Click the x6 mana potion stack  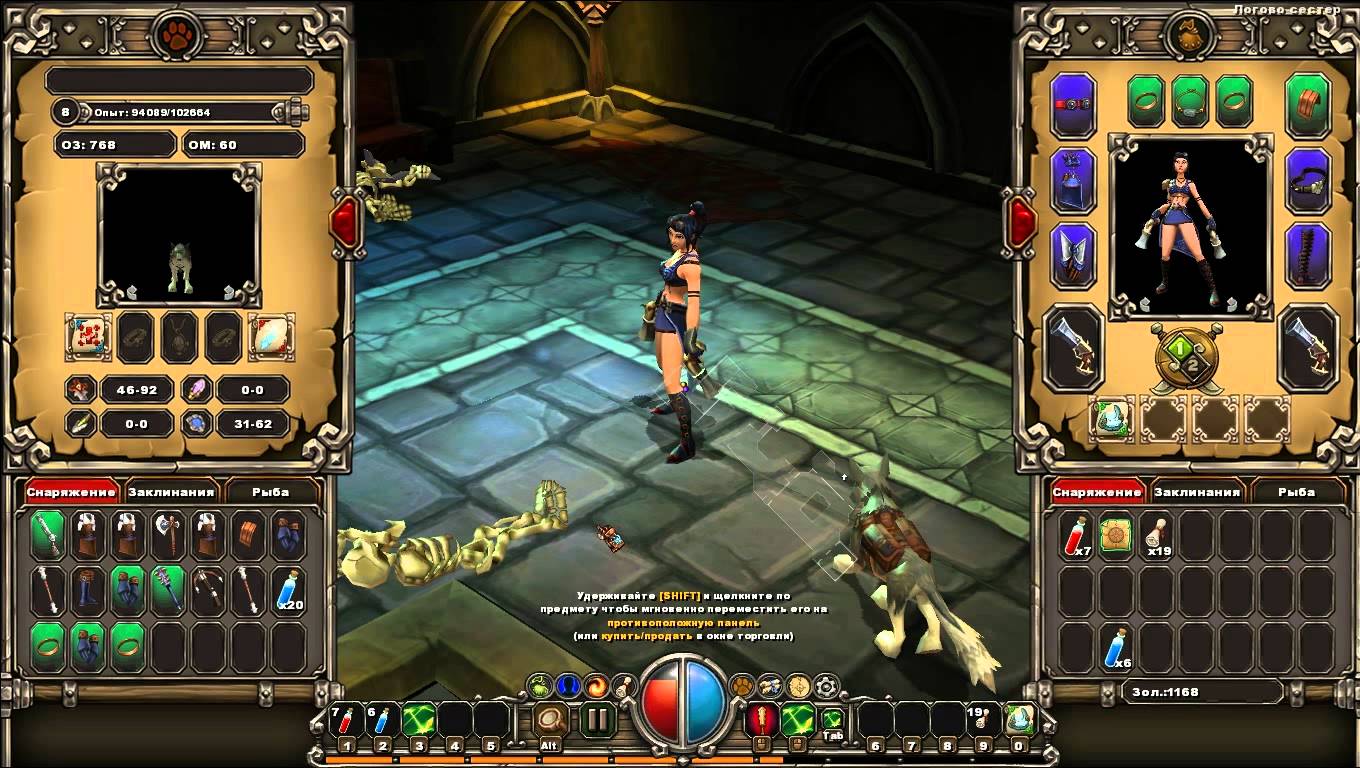[1116, 648]
